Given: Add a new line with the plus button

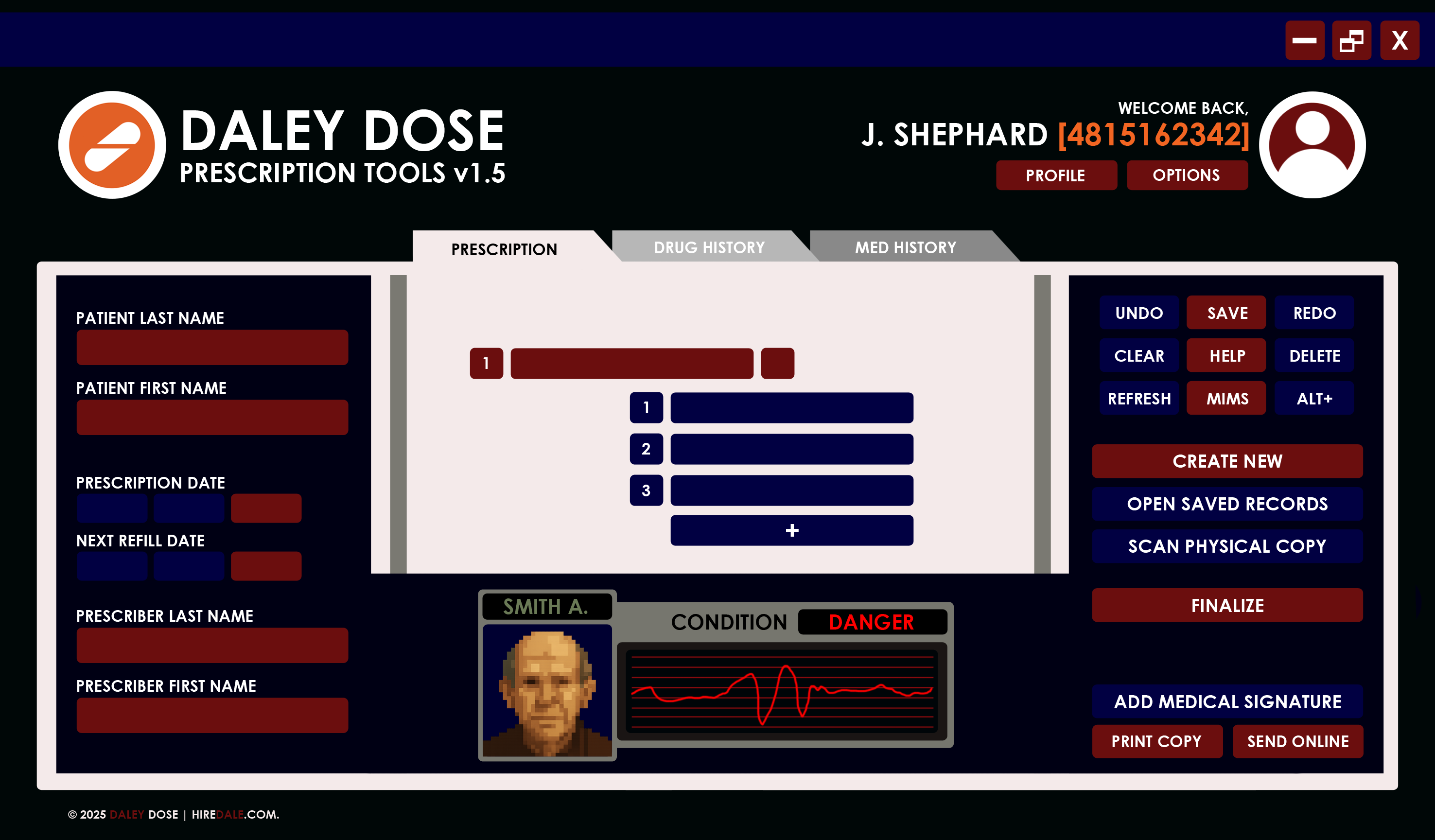Looking at the screenshot, I should click(x=791, y=530).
